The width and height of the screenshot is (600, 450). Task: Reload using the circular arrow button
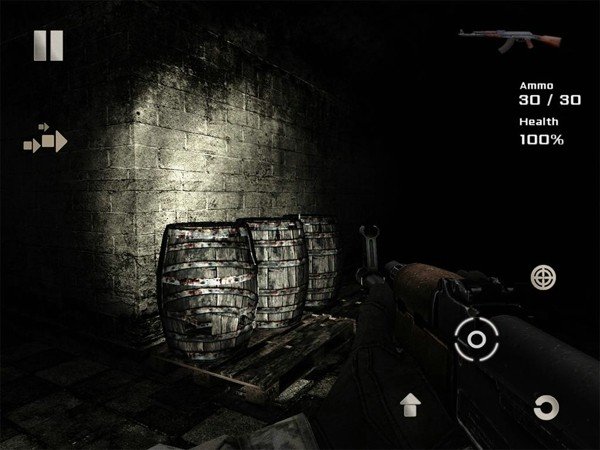coord(545,407)
